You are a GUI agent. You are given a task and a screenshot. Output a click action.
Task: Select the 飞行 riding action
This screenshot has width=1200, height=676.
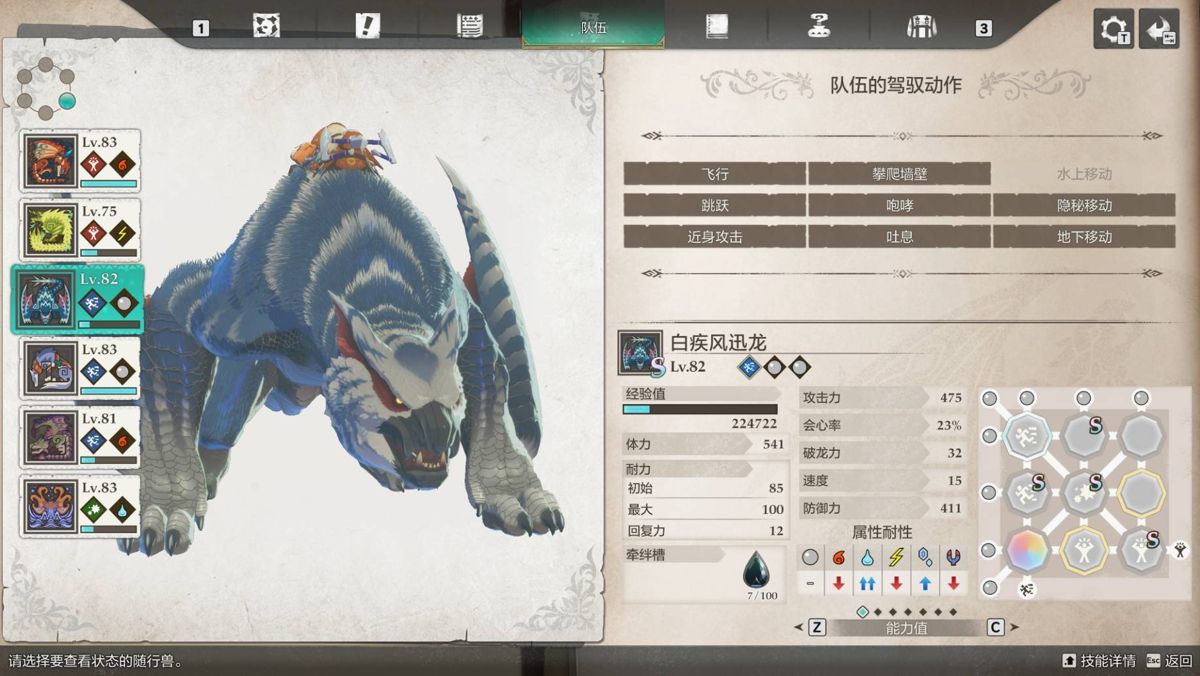pos(714,174)
